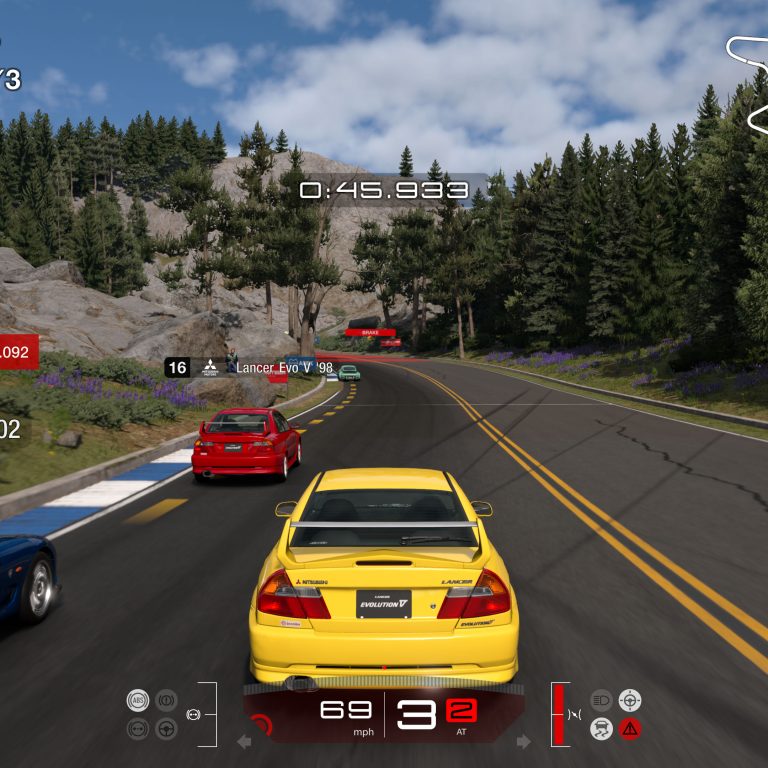Image resolution: width=768 pixels, height=768 pixels.
Task: Toggle the ABS indicator icon
Action: tap(138, 700)
